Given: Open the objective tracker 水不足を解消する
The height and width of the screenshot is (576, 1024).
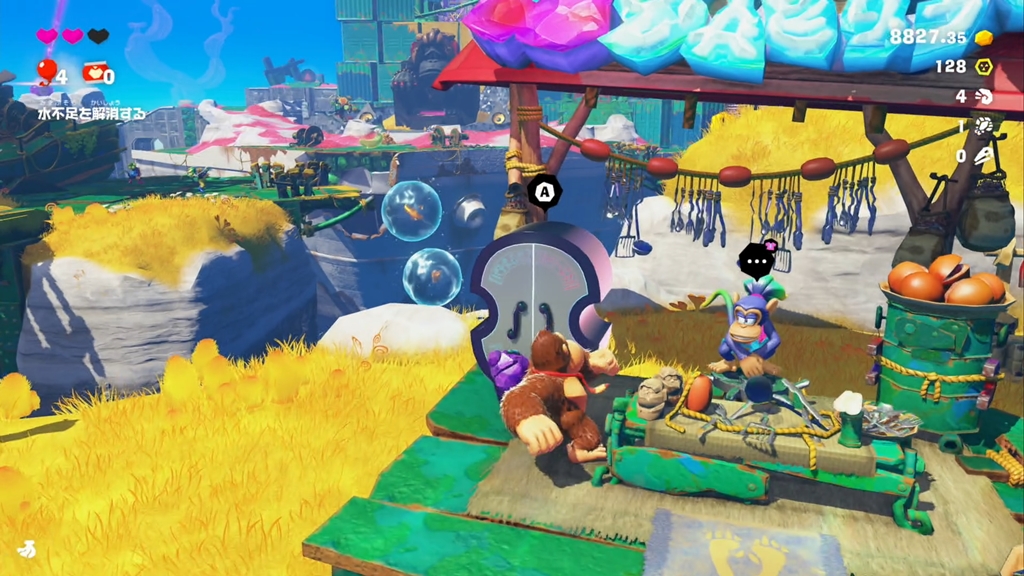Looking at the screenshot, I should tap(92, 114).
